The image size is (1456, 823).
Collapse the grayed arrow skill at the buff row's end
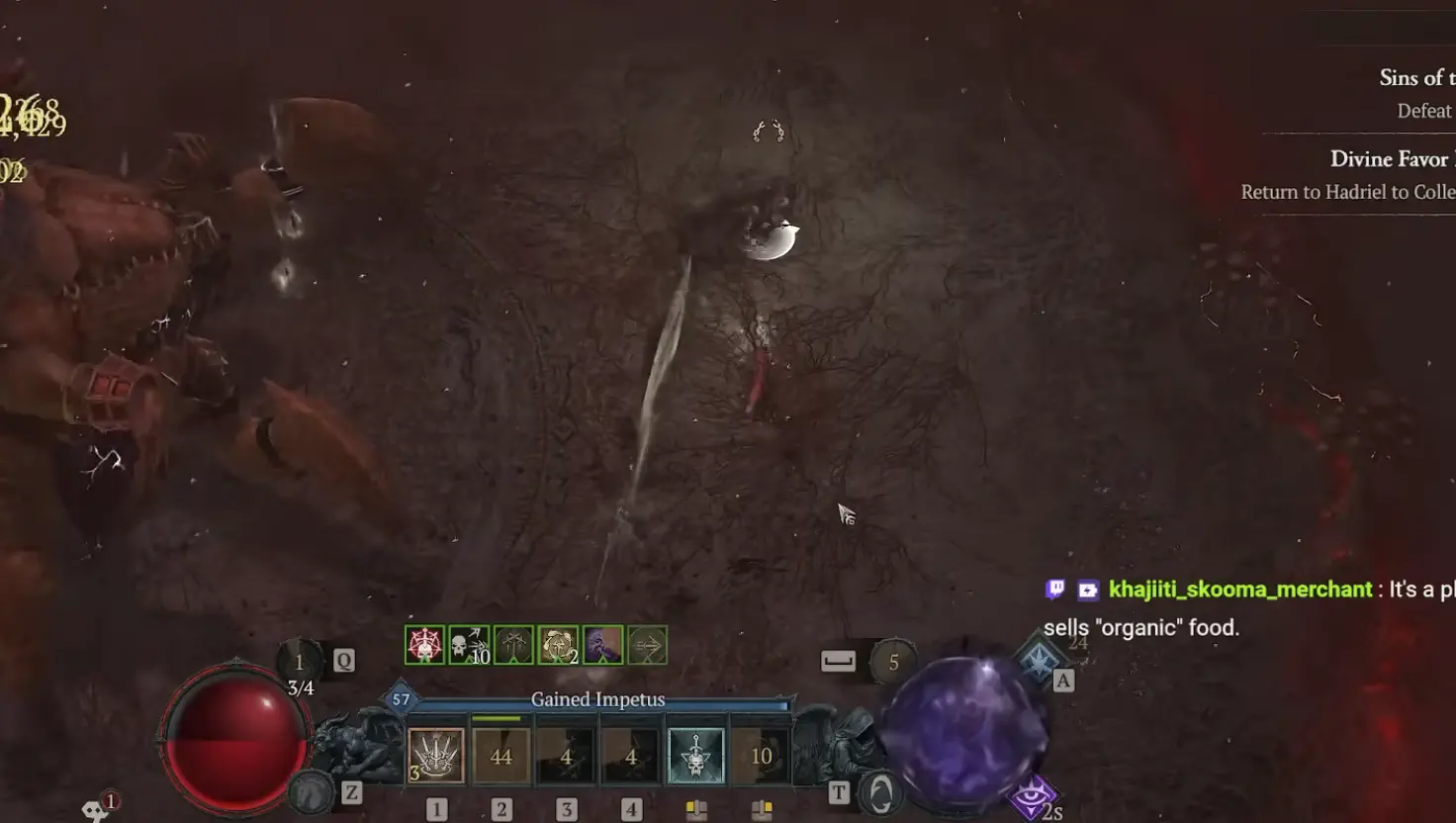648,645
